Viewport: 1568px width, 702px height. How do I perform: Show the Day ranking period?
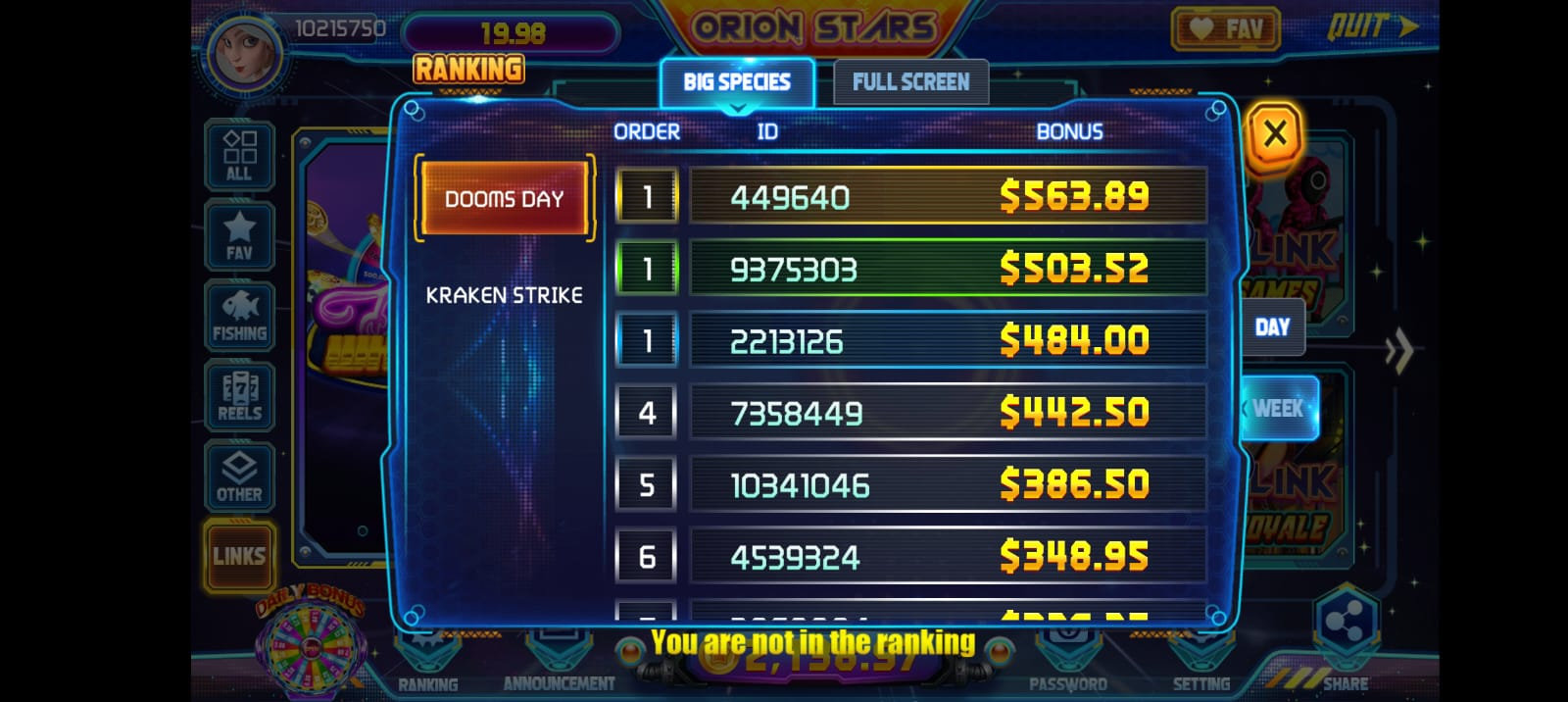(1272, 327)
